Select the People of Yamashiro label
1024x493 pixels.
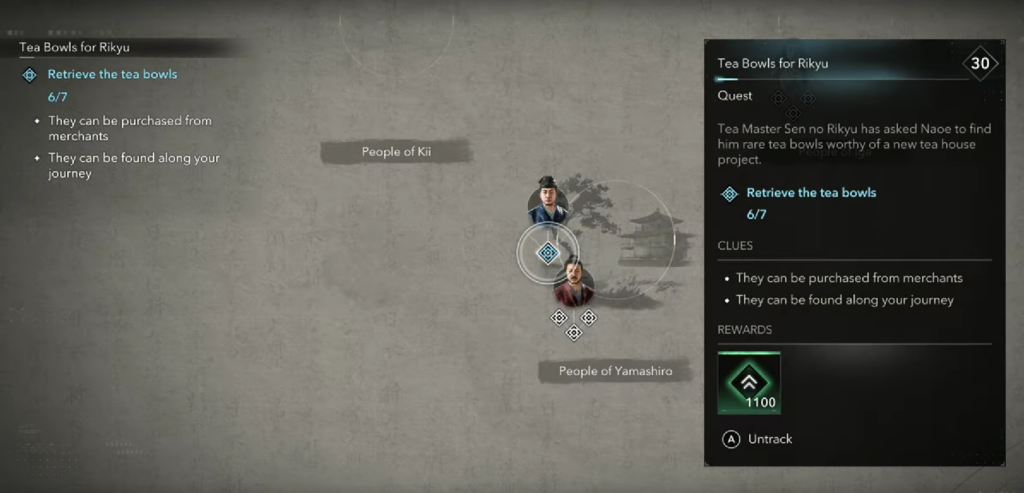pyautogui.click(x=615, y=371)
